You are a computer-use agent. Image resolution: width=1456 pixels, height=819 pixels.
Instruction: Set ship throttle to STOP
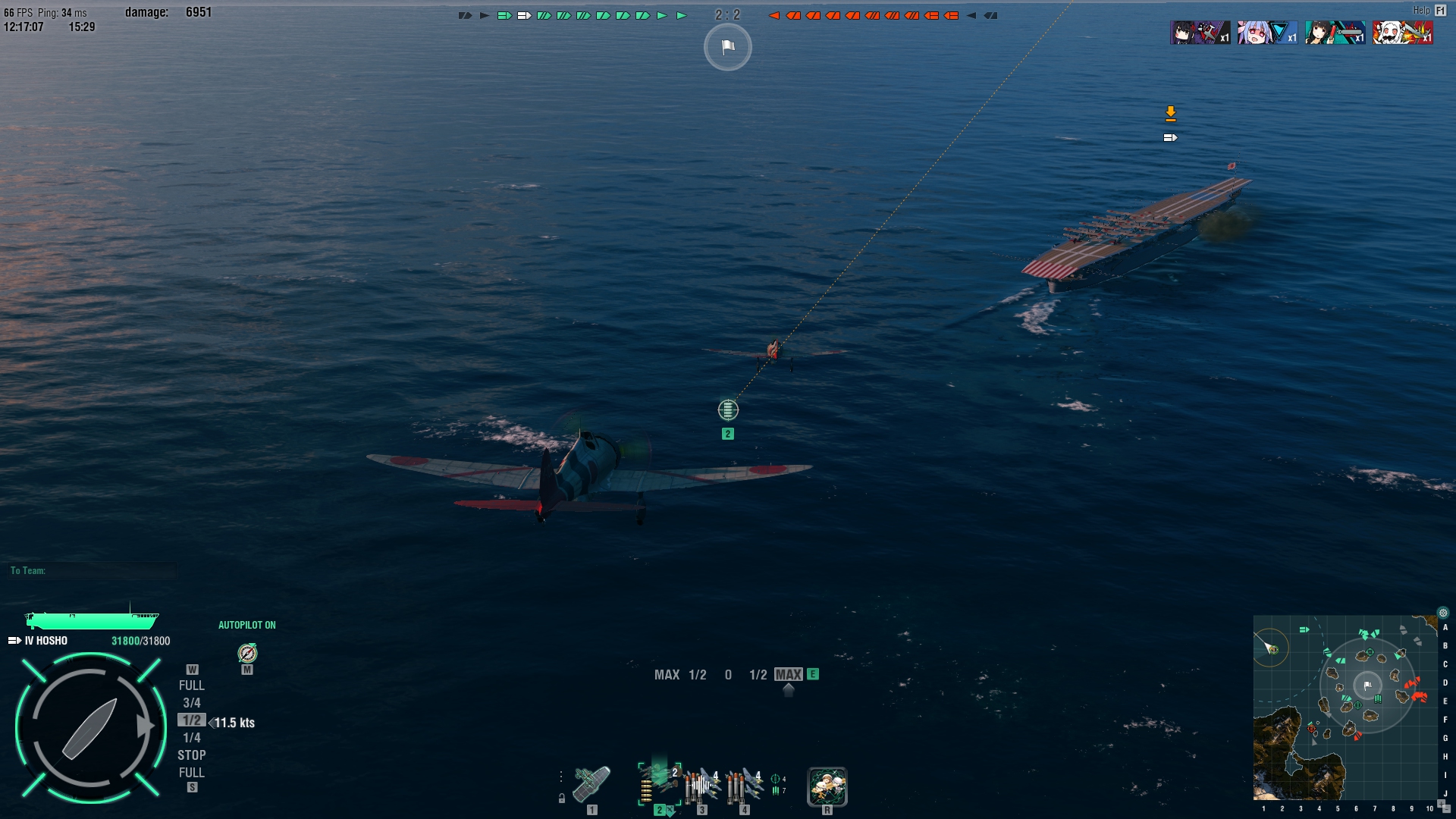(192, 755)
